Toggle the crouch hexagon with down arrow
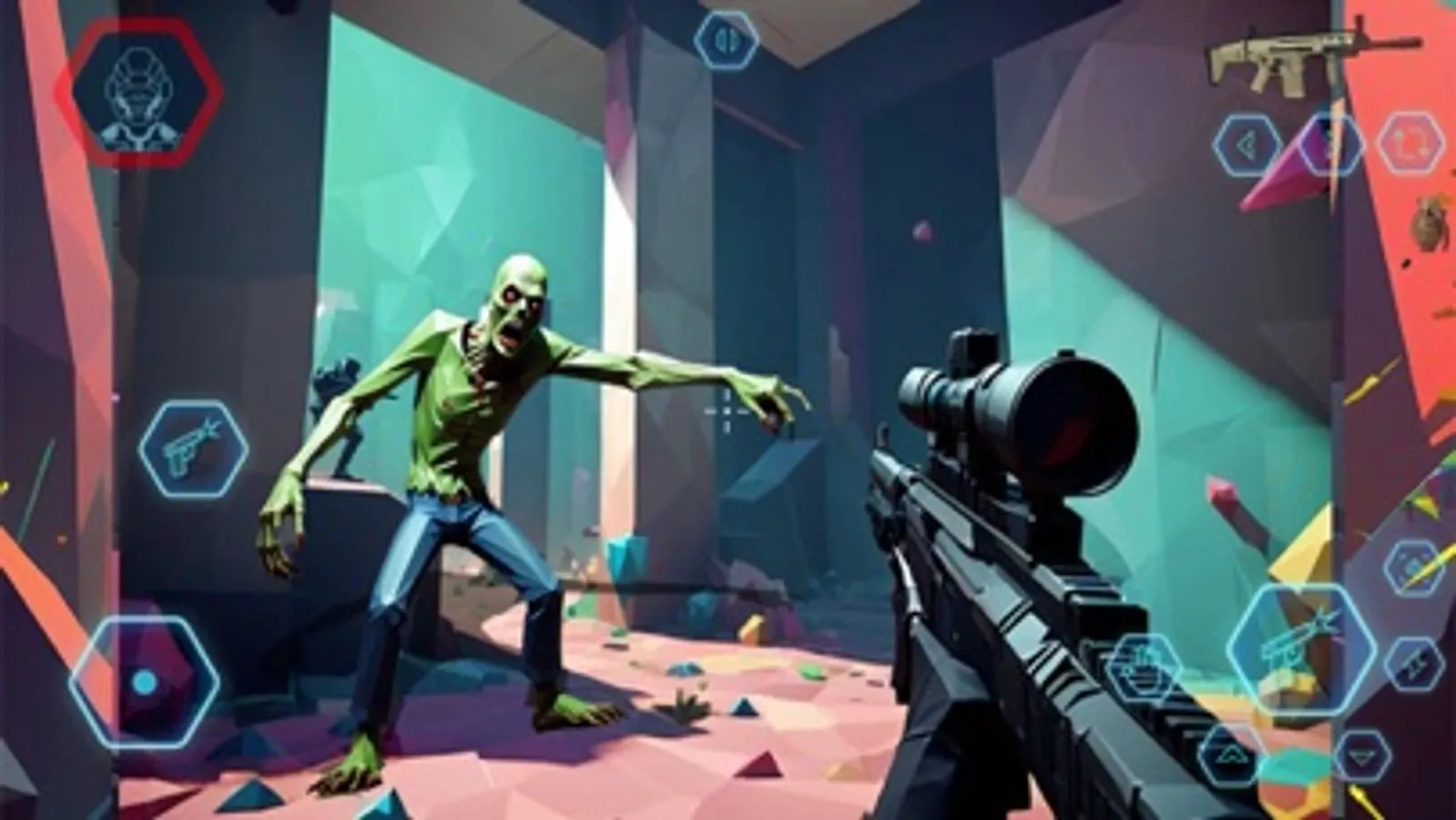The image size is (1456, 820). click(1361, 755)
